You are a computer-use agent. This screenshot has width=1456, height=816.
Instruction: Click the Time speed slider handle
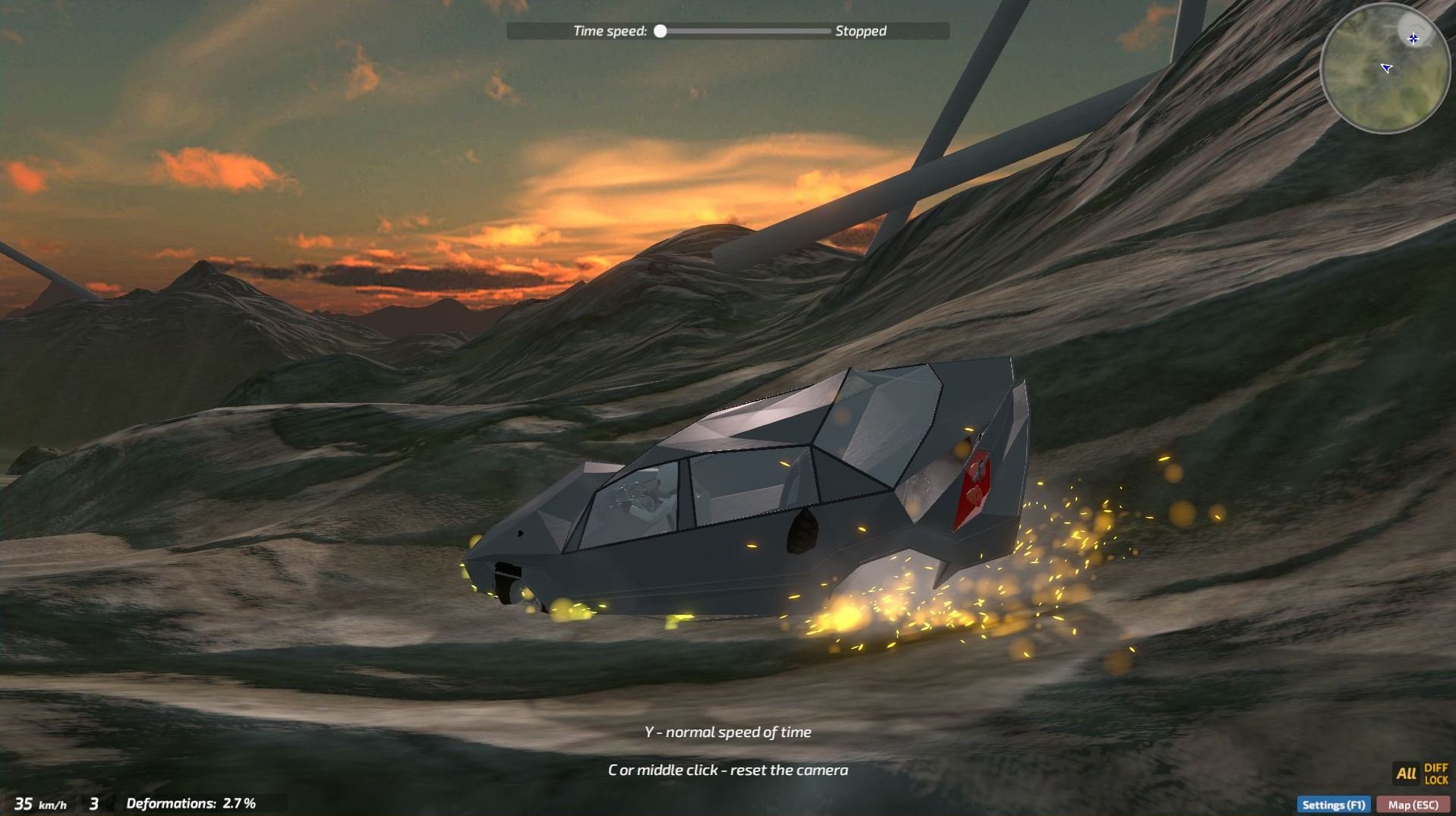[660, 31]
